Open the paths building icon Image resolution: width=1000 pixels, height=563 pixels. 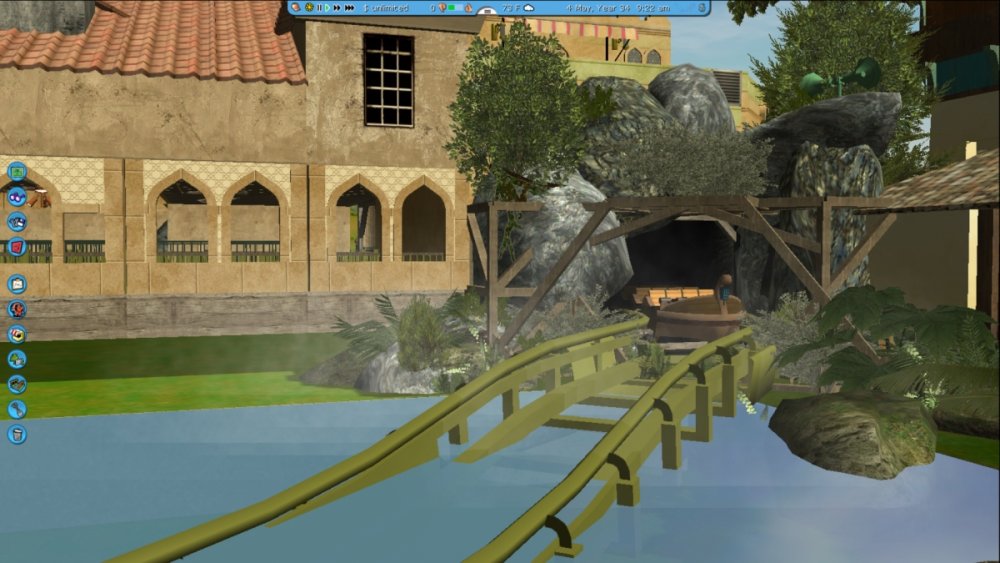tap(17, 384)
